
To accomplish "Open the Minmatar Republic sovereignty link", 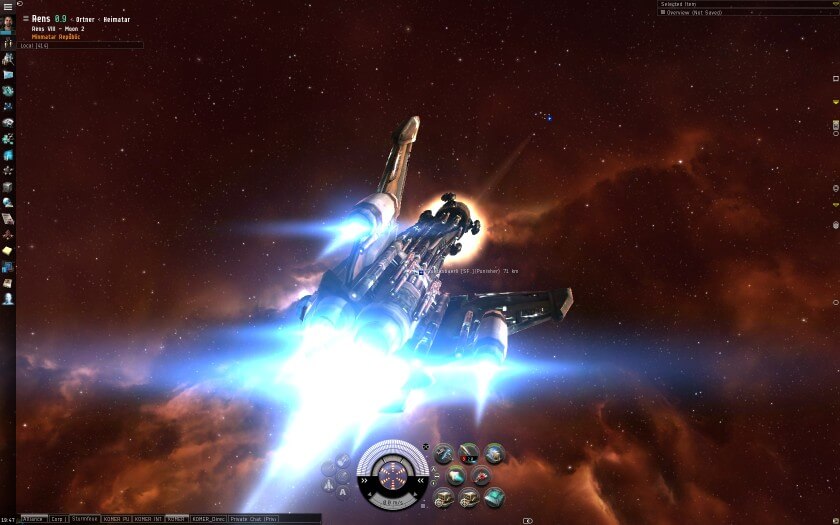I will [57, 37].
